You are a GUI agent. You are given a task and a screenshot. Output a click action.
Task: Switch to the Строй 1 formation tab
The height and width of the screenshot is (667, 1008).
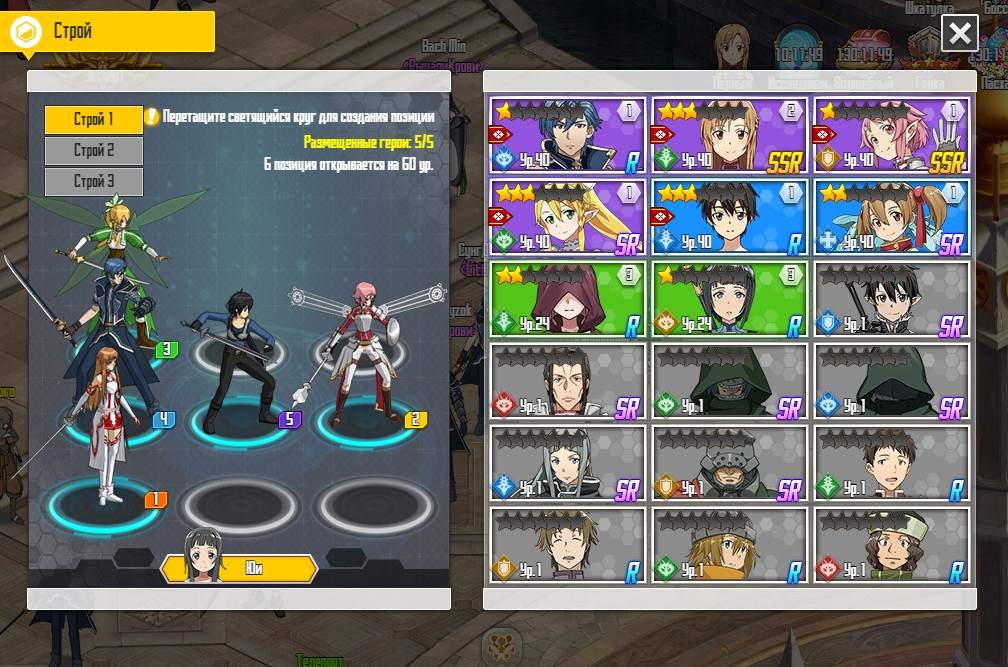[x=93, y=120]
